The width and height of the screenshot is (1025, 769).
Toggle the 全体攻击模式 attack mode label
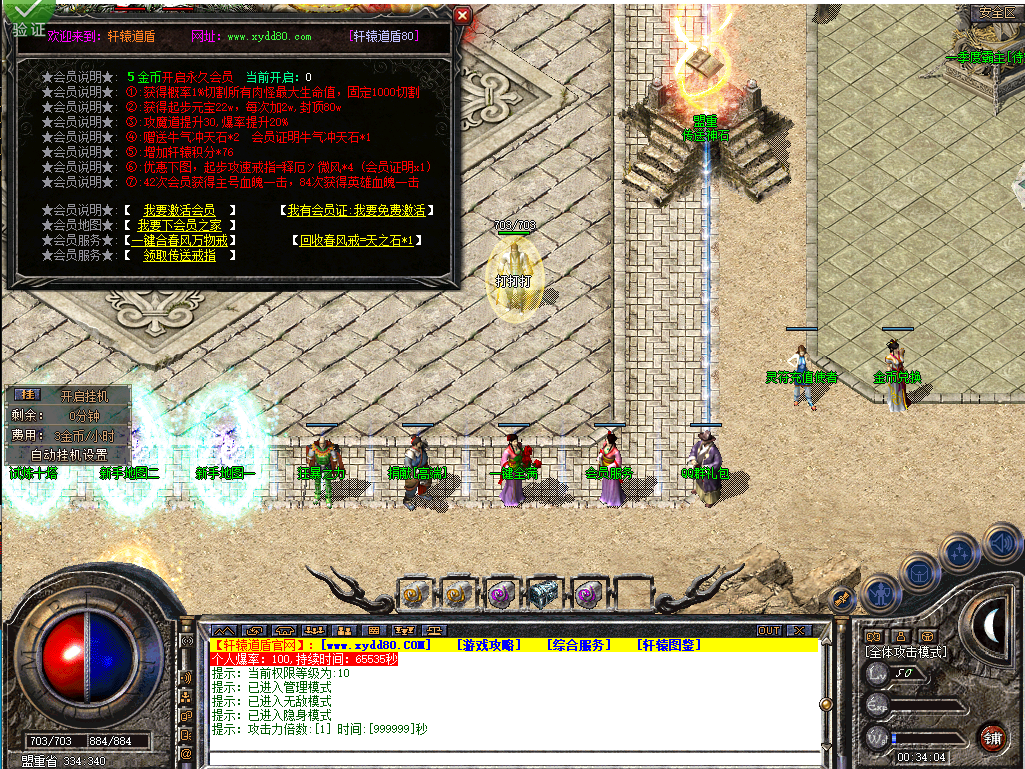(906, 652)
